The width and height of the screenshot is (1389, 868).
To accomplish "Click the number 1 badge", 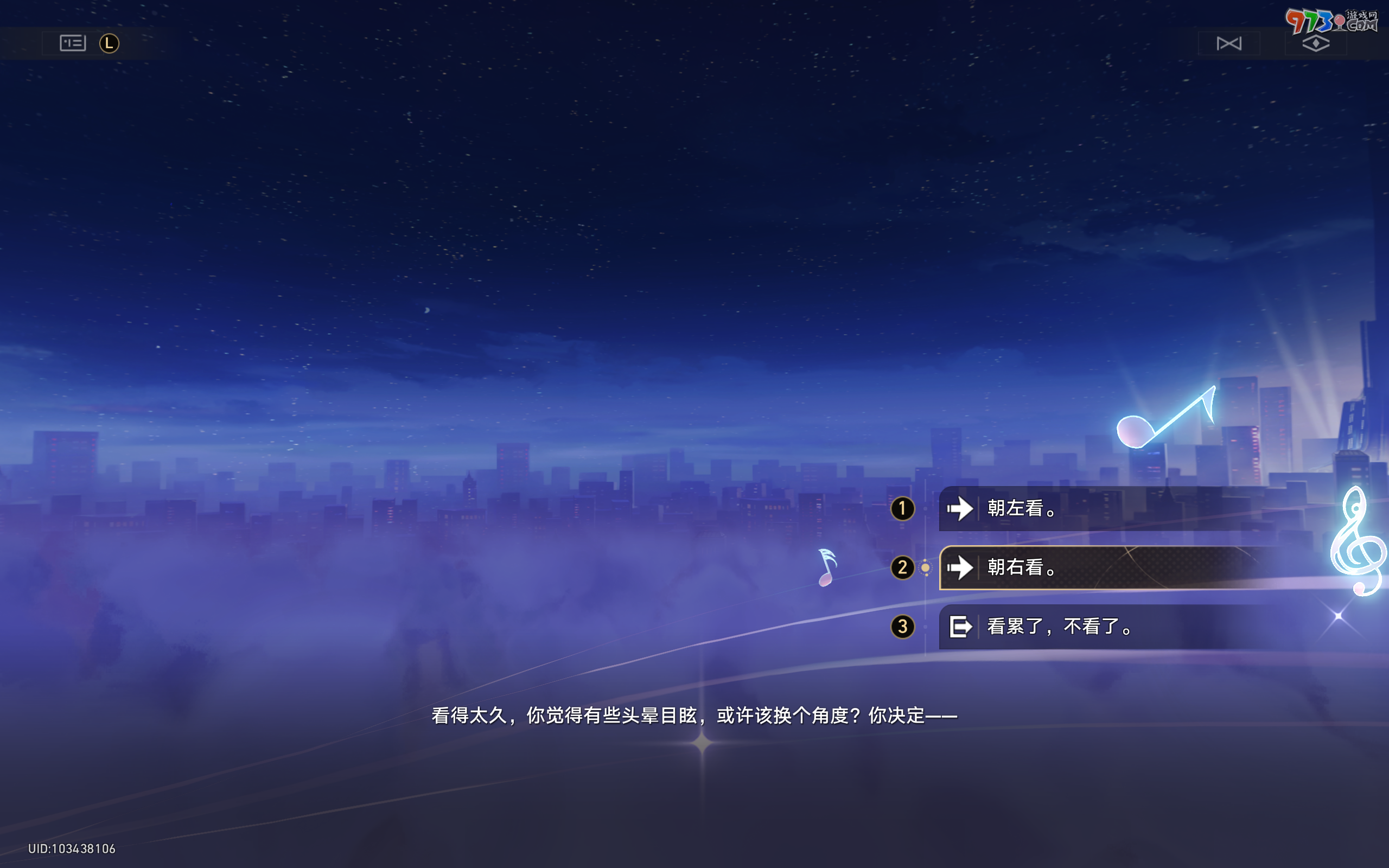I will pos(903,509).
